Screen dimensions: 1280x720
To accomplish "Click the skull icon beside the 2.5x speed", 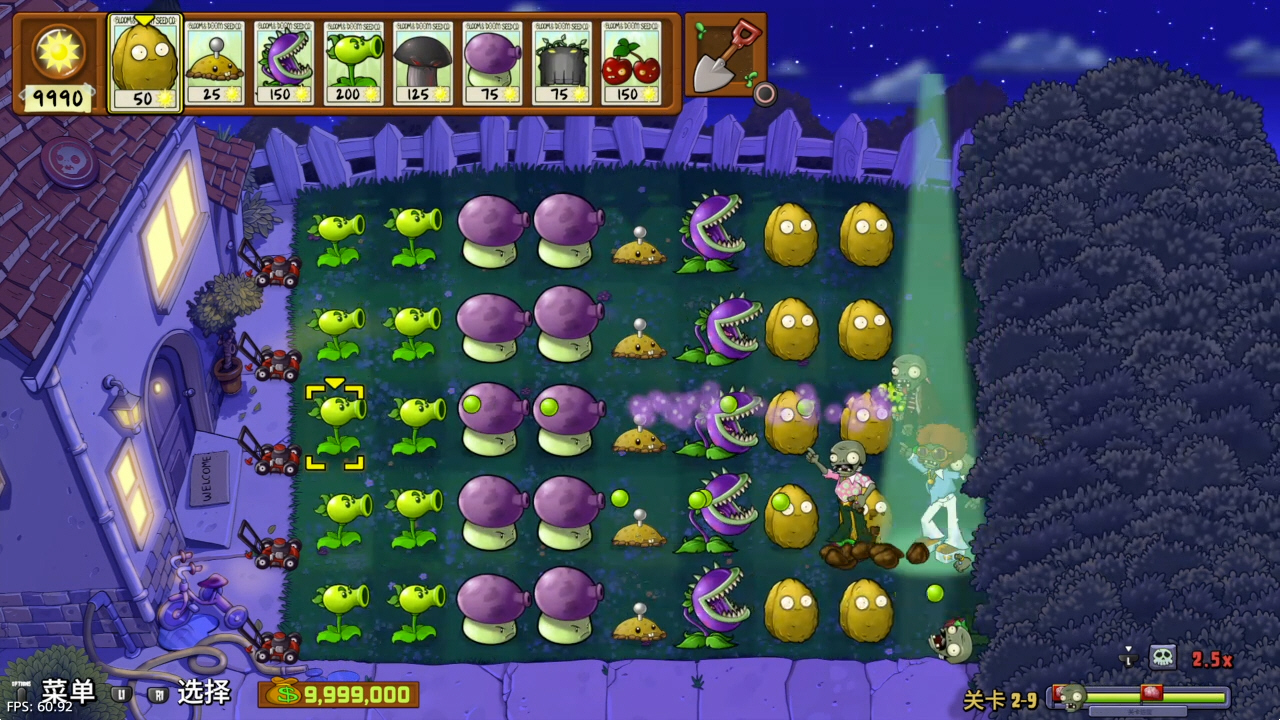I will (x=1162, y=657).
